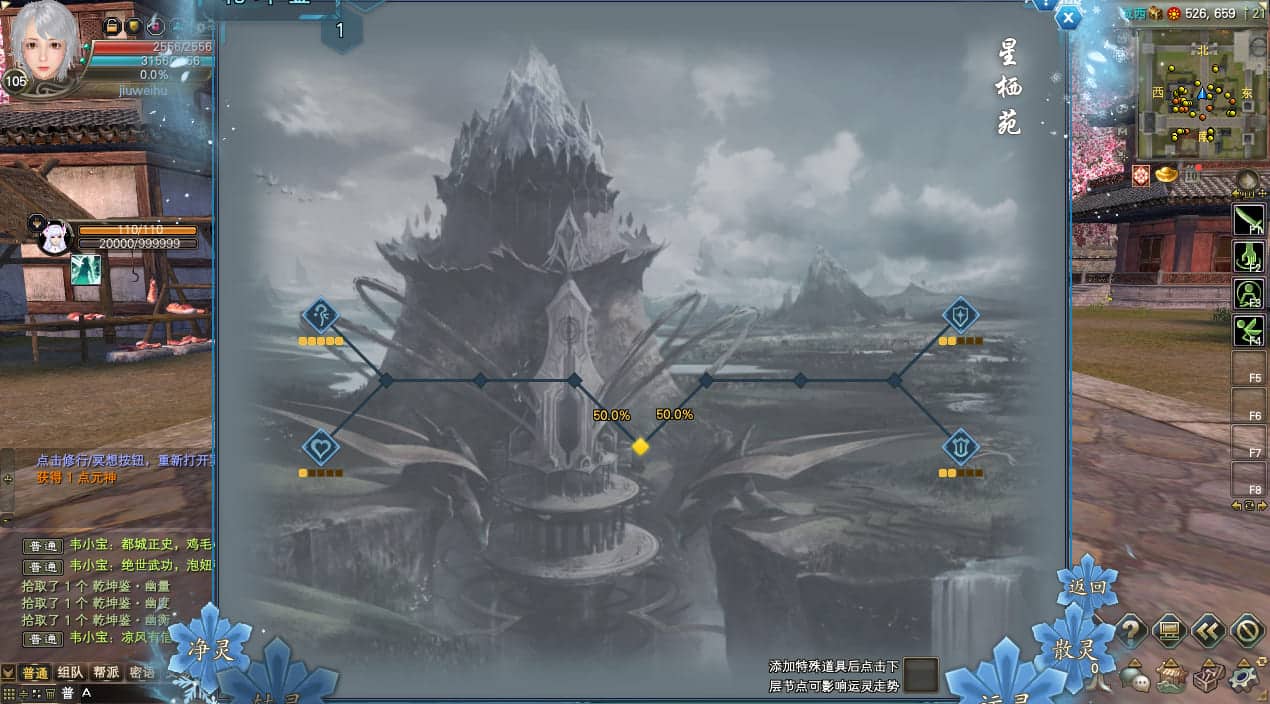The width and height of the screenshot is (1270, 704).
Task: Click the empty special item slot
Action: click(x=921, y=674)
